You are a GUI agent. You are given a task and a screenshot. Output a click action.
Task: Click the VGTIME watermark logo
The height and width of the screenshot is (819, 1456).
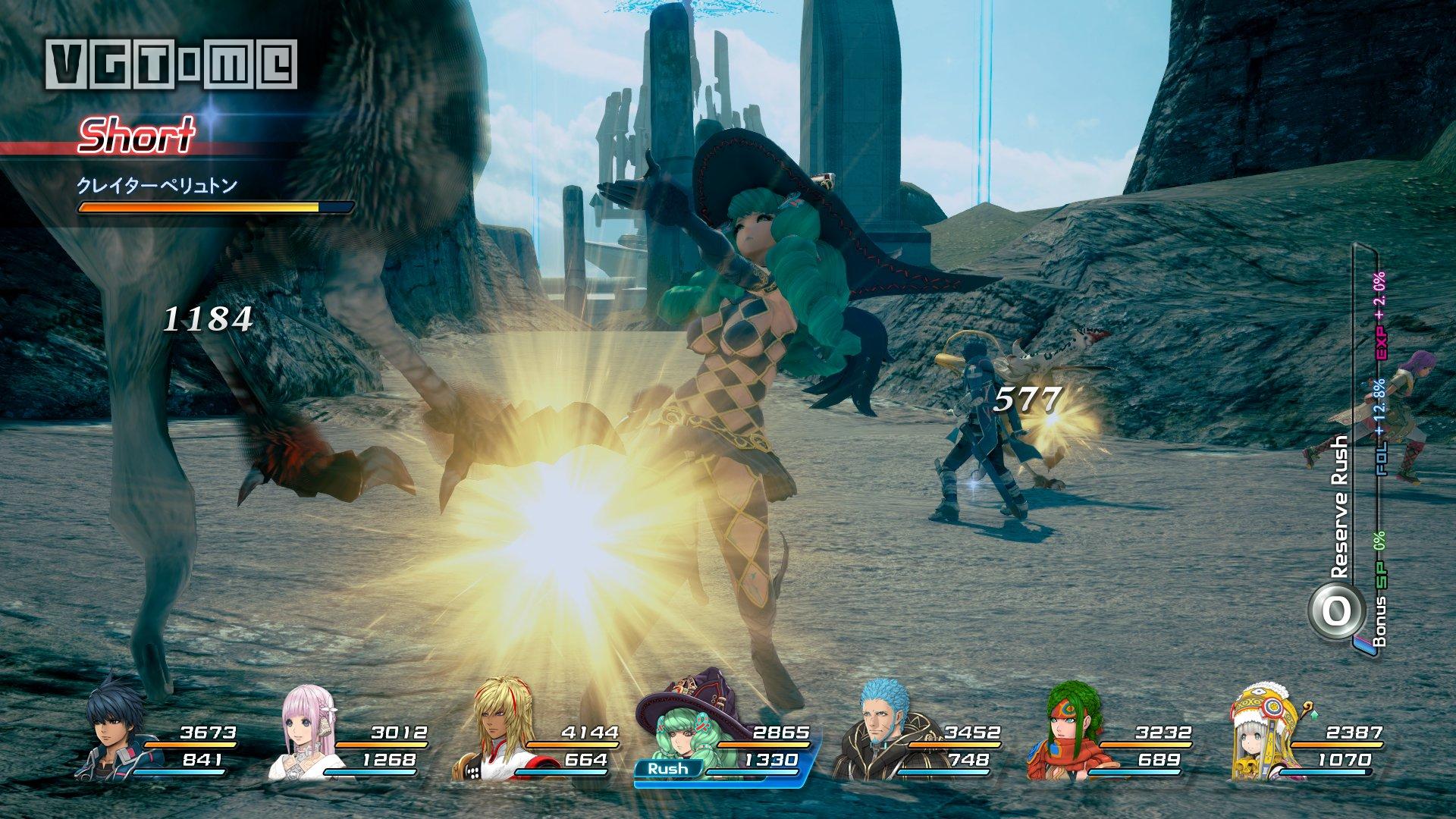pos(171,64)
